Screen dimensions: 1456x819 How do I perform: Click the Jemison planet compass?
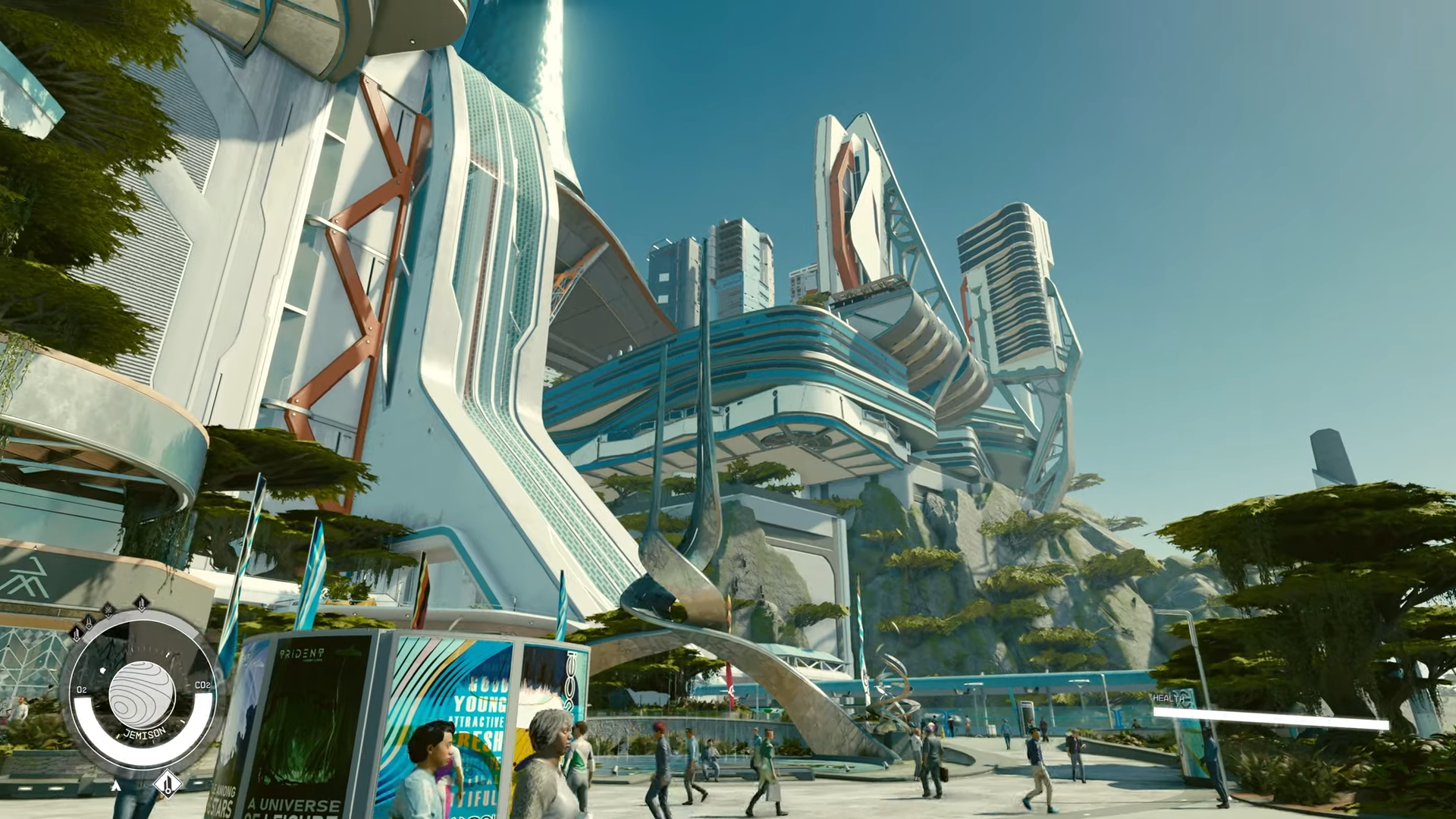coord(142,693)
